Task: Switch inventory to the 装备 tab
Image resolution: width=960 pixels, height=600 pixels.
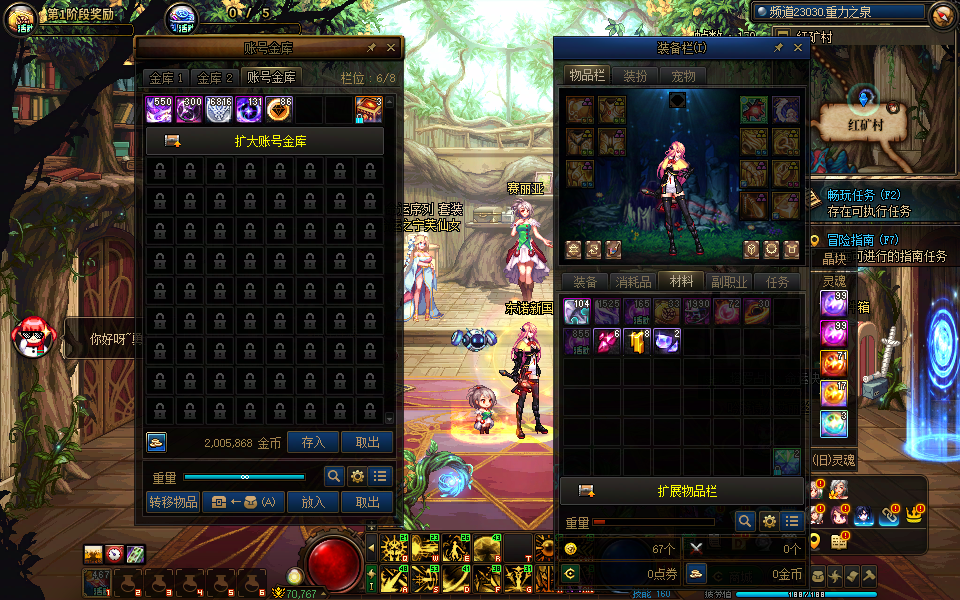Action: [x=585, y=282]
